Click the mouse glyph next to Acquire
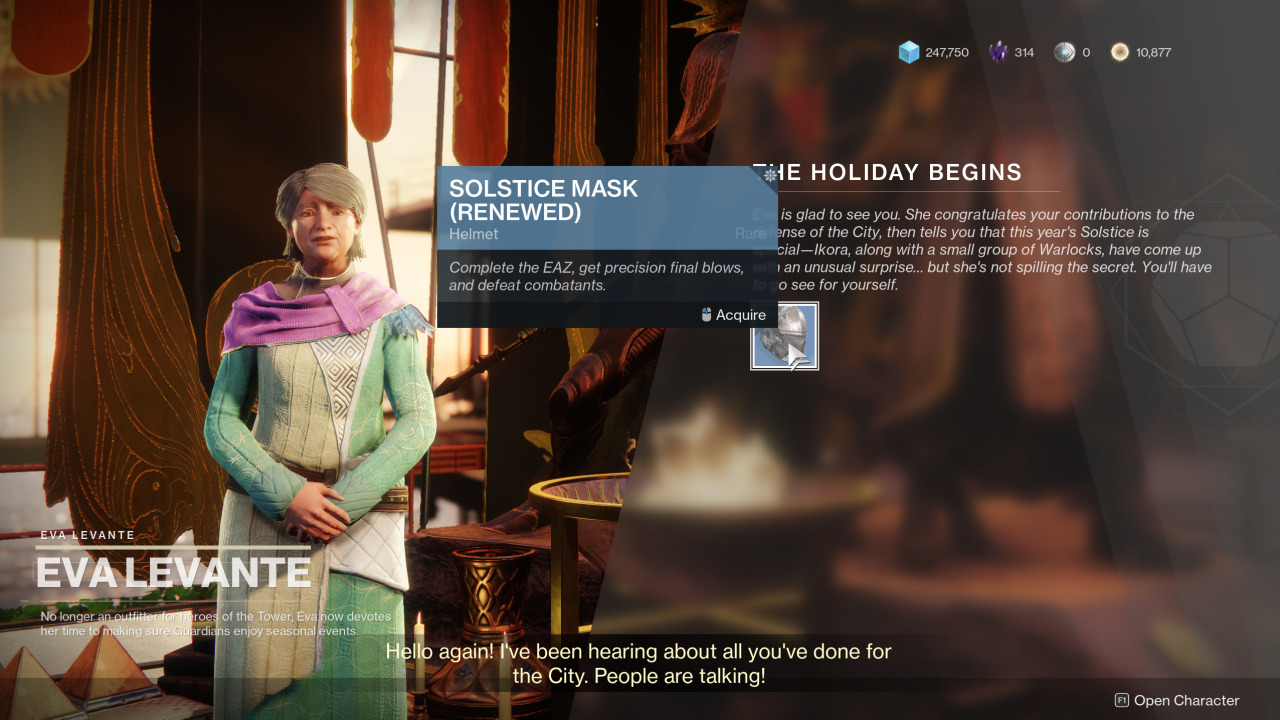Viewport: 1280px width, 720px height. [x=704, y=314]
